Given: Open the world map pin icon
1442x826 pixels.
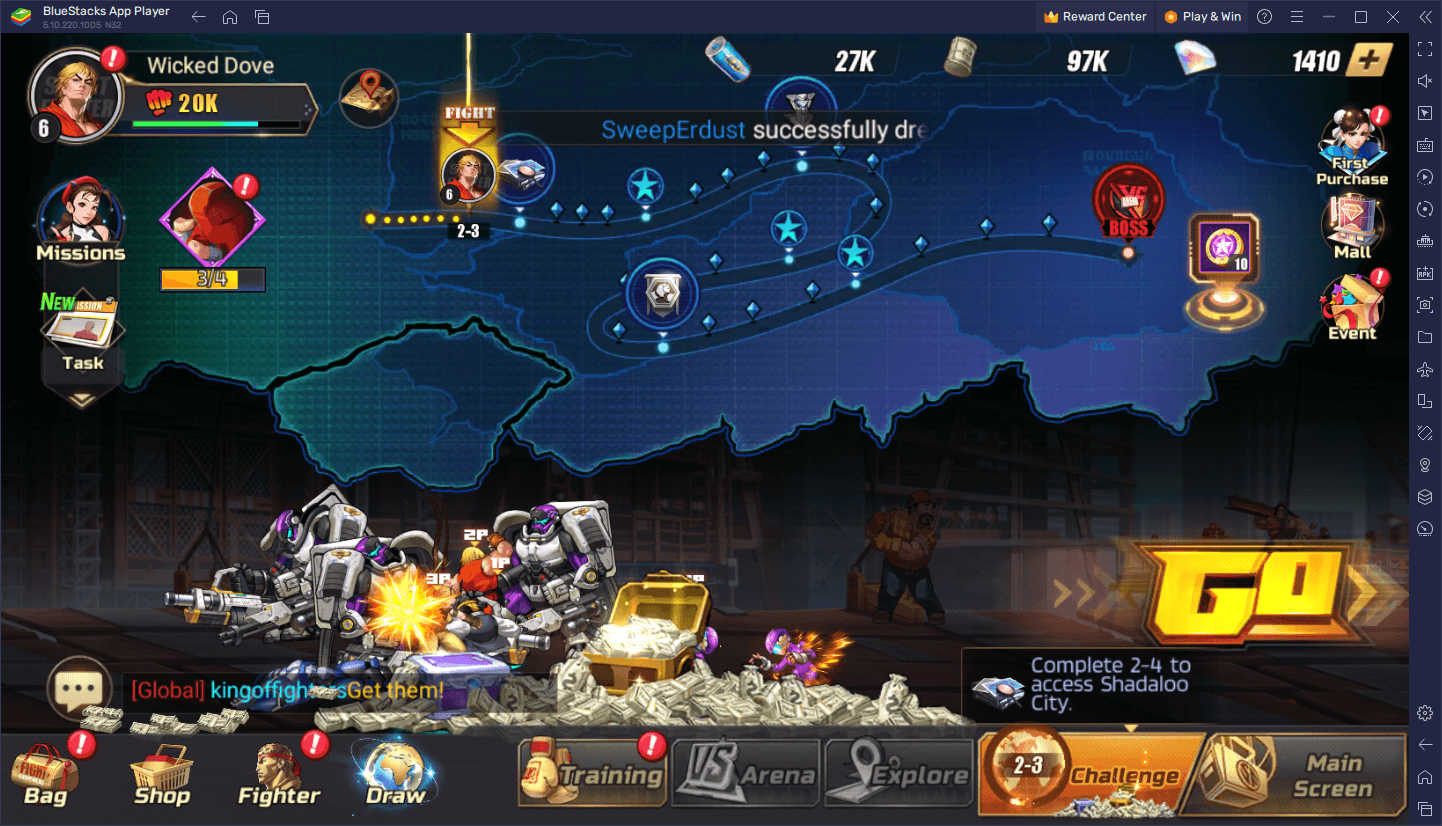Looking at the screenshot, I should pos(368,98).
